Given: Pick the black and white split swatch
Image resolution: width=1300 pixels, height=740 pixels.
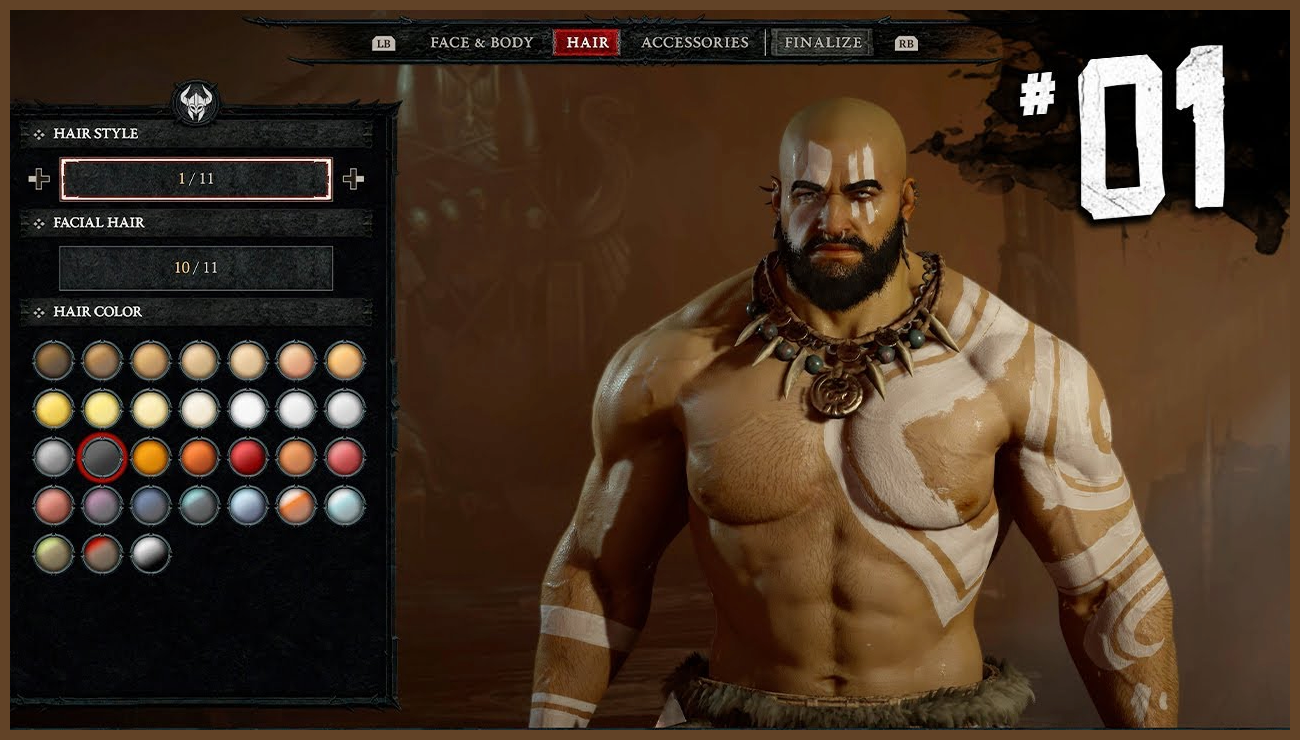Looking at the screenshot, I should coord(151,553).
